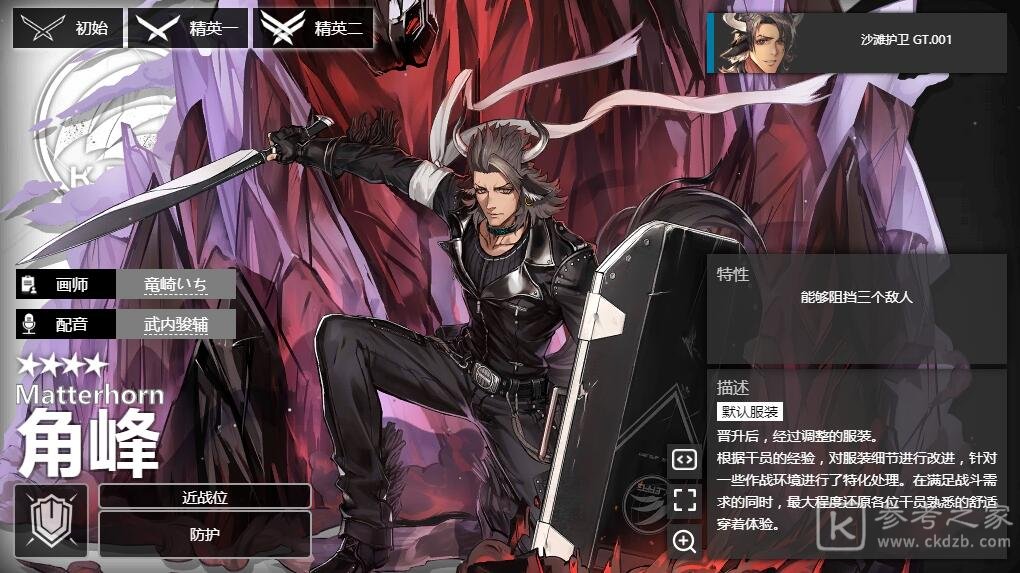The height and width of the screenshot is (573, 1020).
Task: Switch to the 初始 base art tab
Action: 68,28
